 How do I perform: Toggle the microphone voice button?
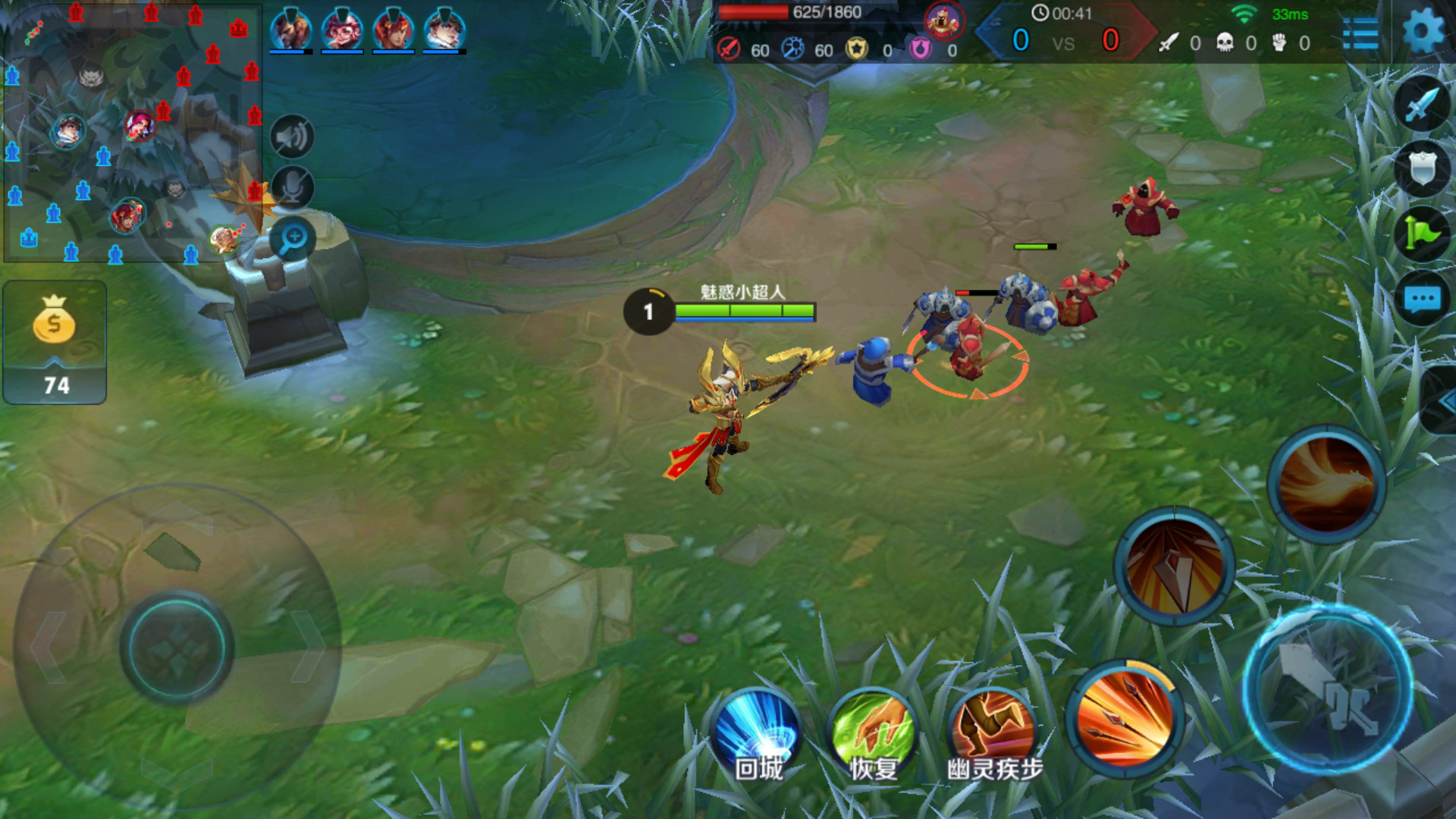point(292,187)
